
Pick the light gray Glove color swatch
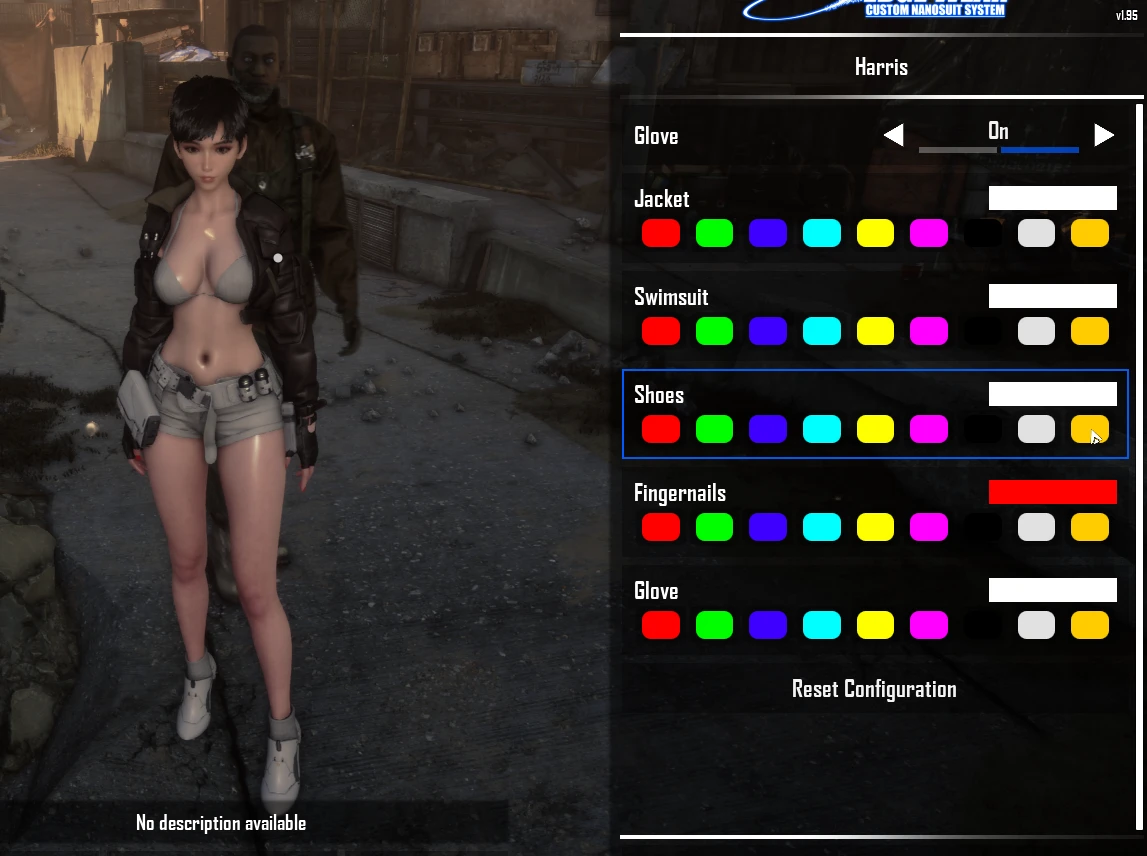1036,625
